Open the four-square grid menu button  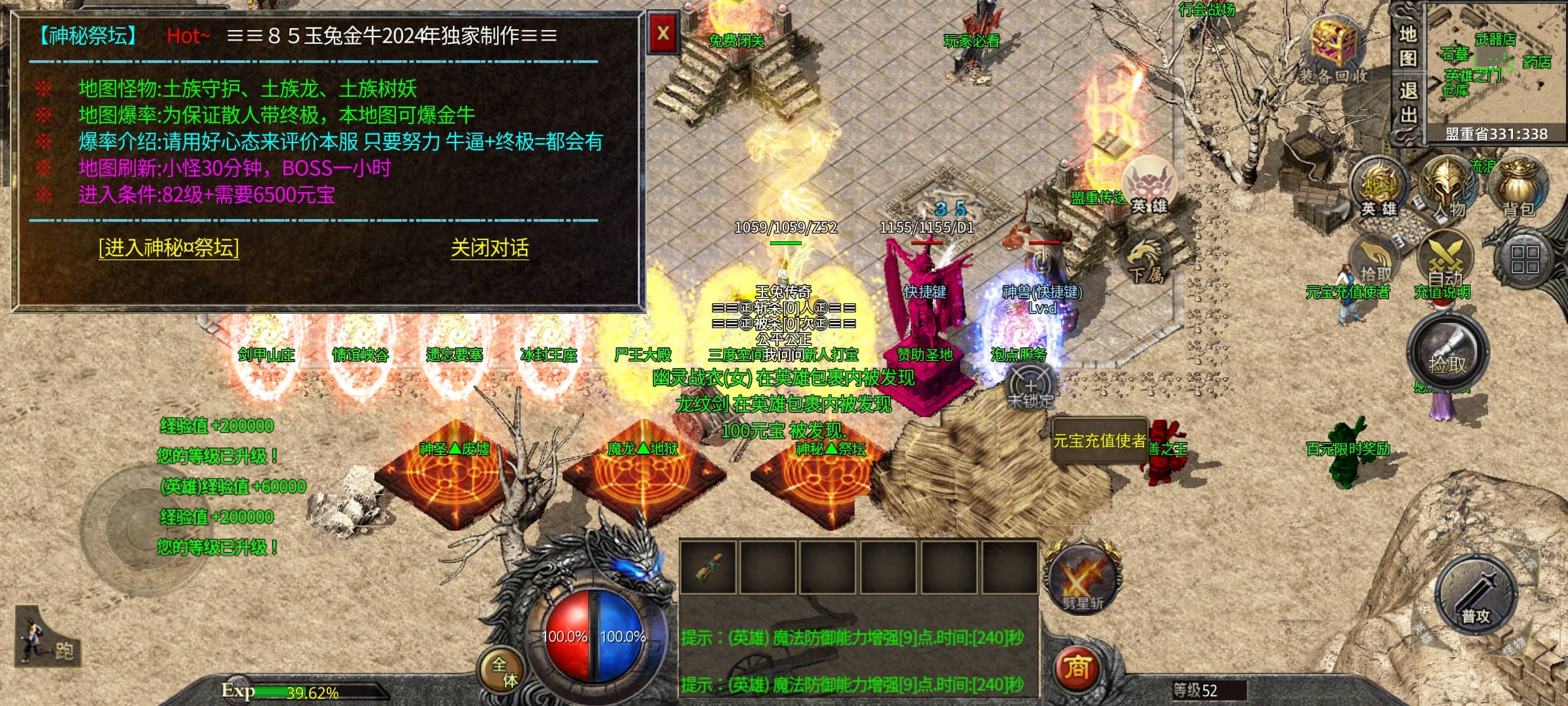(x=1524, y=260)
